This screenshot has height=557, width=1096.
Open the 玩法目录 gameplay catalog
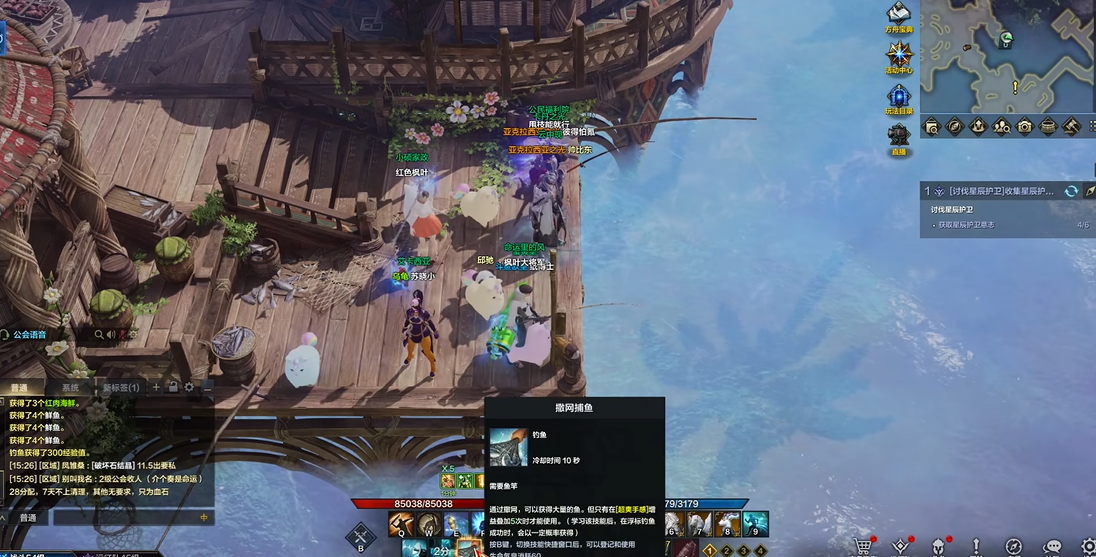coord(899,97)
